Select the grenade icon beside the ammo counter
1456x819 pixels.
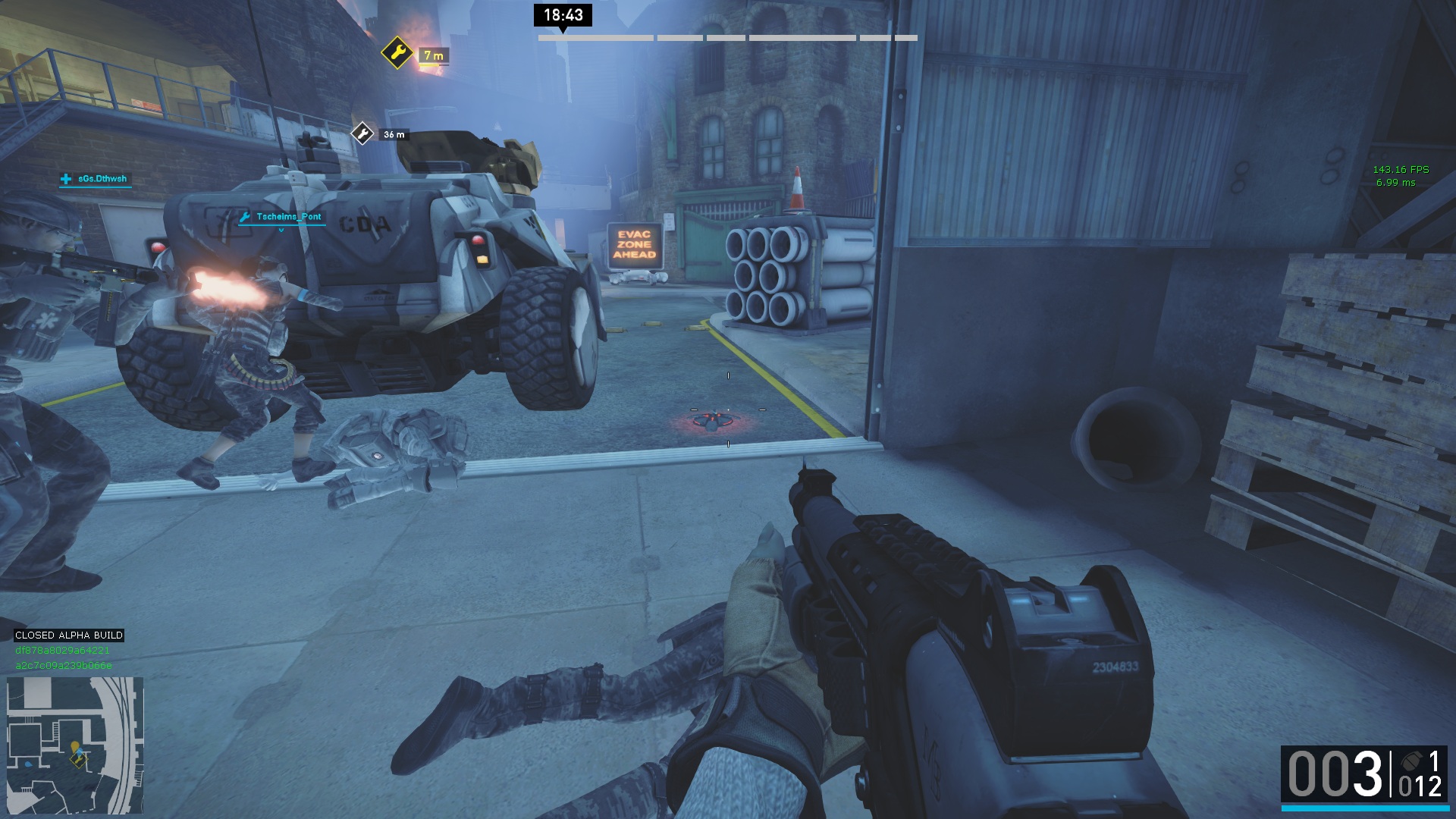(x=1411, y=761)
